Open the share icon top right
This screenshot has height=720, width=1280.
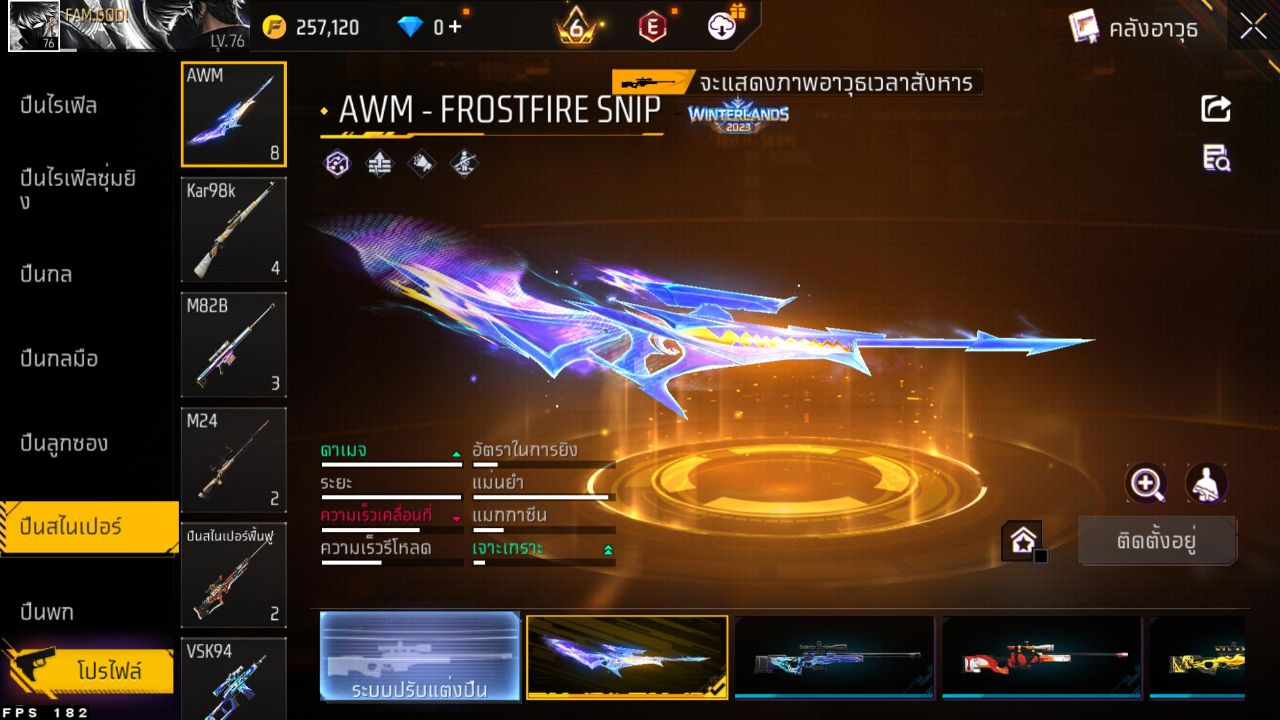pyautogui.click(x=1215, y=110)
